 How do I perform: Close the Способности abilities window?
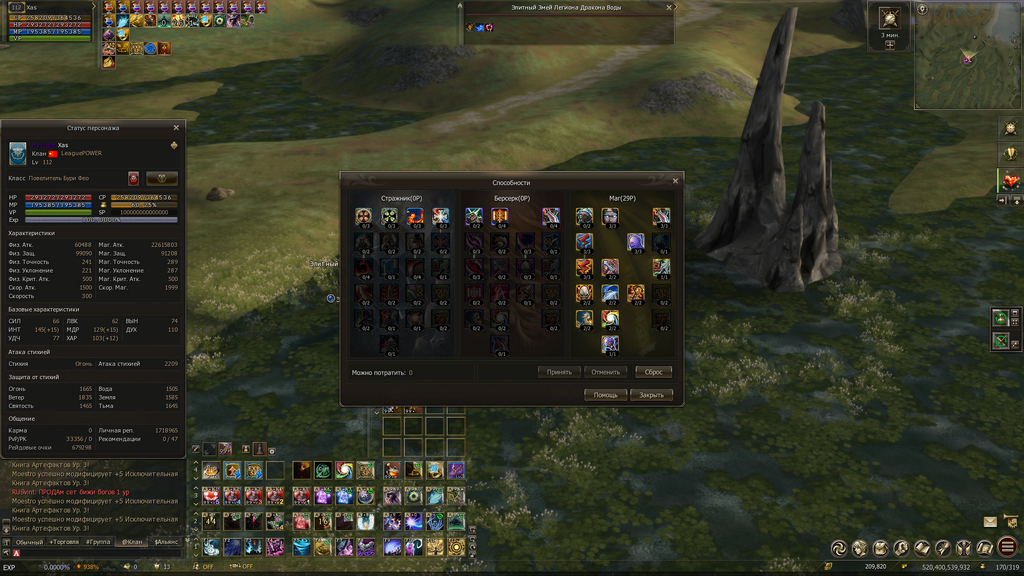tap(675, 181)
